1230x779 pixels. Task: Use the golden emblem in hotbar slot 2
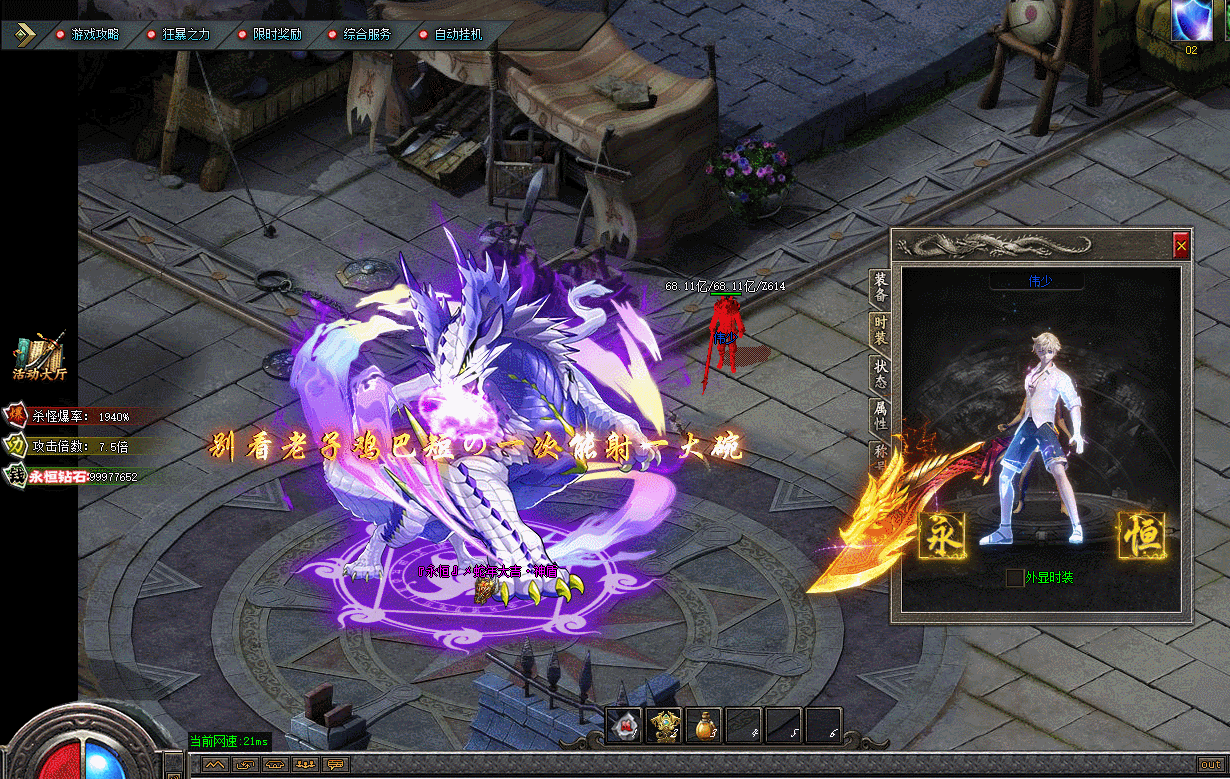point(664,726)
